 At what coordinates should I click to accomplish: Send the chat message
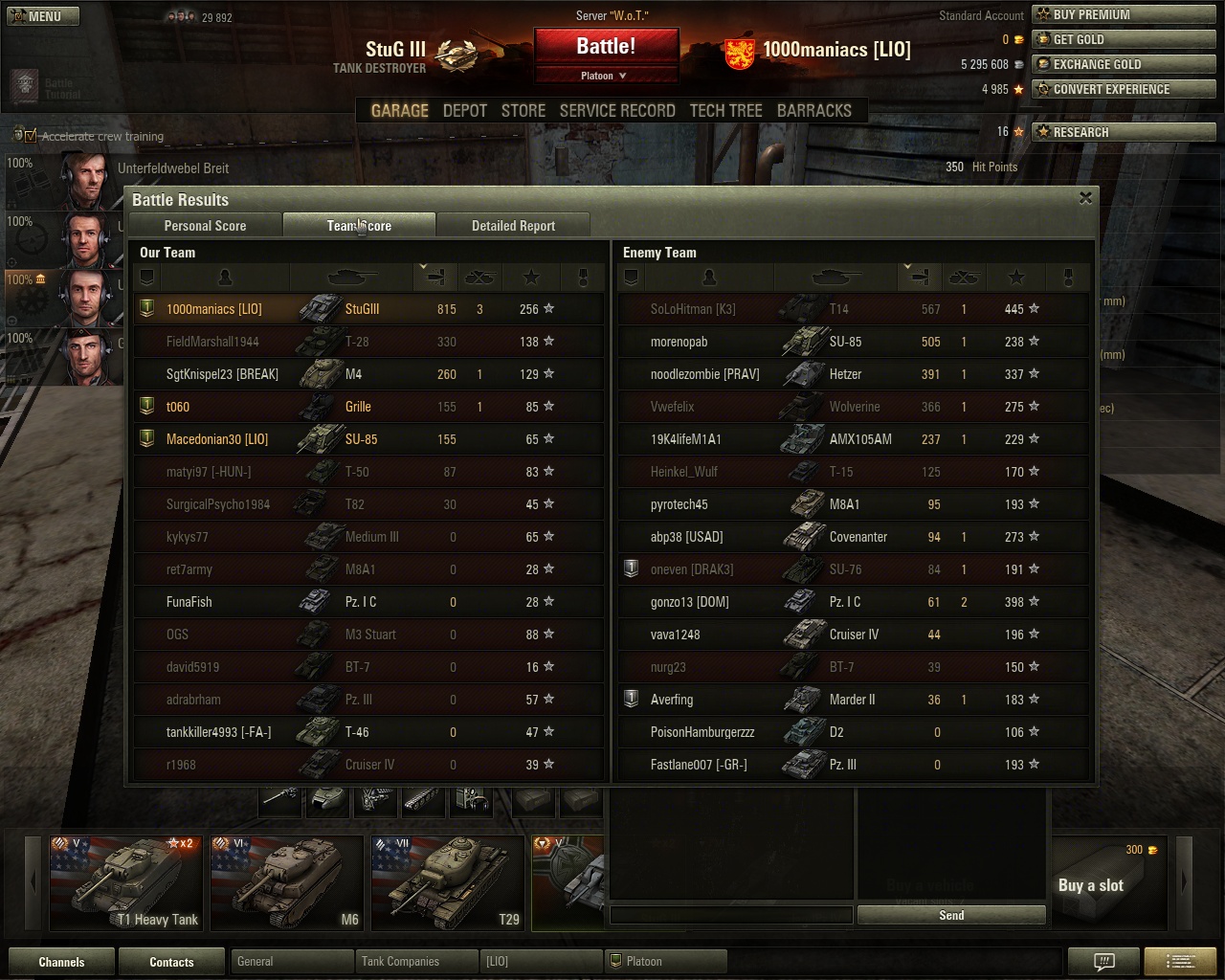951,915
